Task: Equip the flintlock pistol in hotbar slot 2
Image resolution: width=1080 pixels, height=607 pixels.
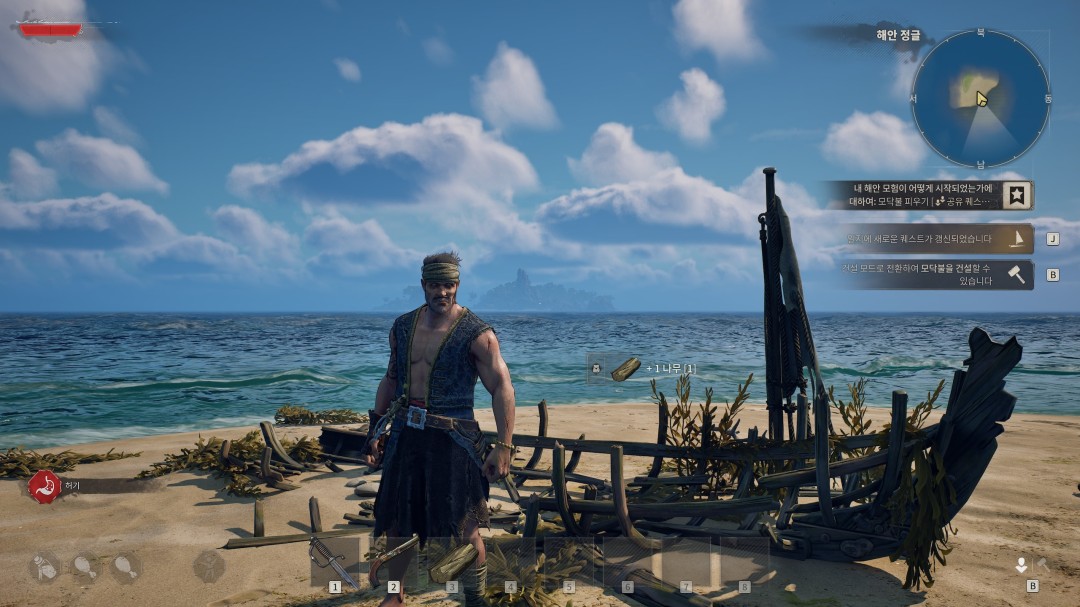Action: [x=393, y=560]
